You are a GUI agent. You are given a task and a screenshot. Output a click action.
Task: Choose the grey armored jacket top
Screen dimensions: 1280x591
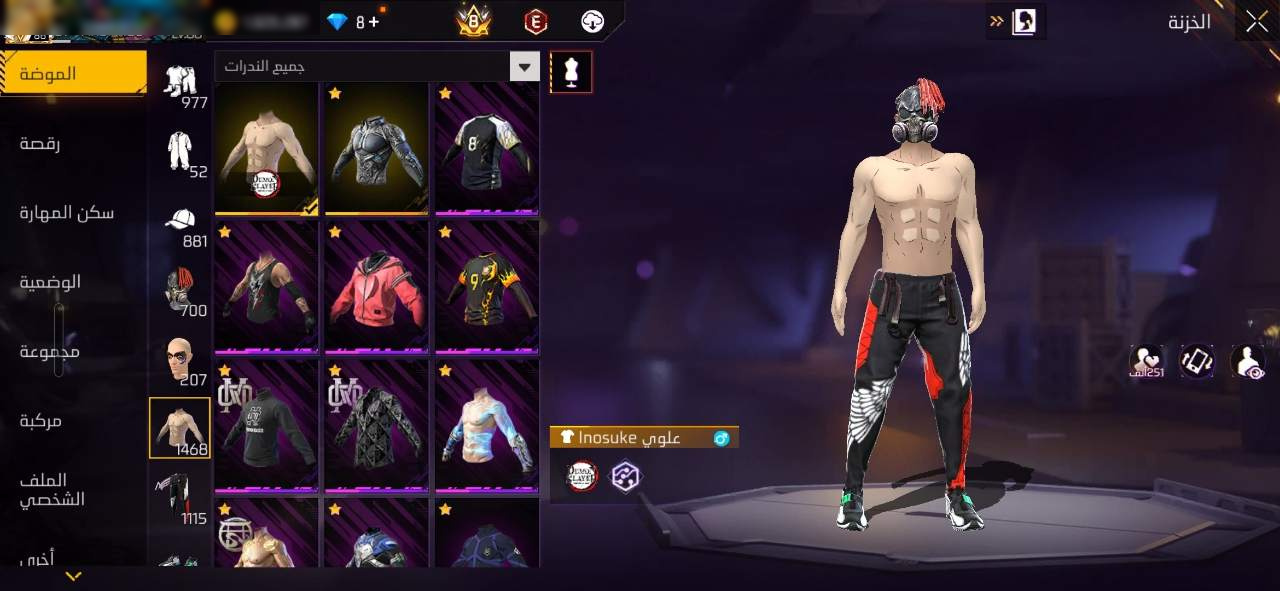coord(377,148)
